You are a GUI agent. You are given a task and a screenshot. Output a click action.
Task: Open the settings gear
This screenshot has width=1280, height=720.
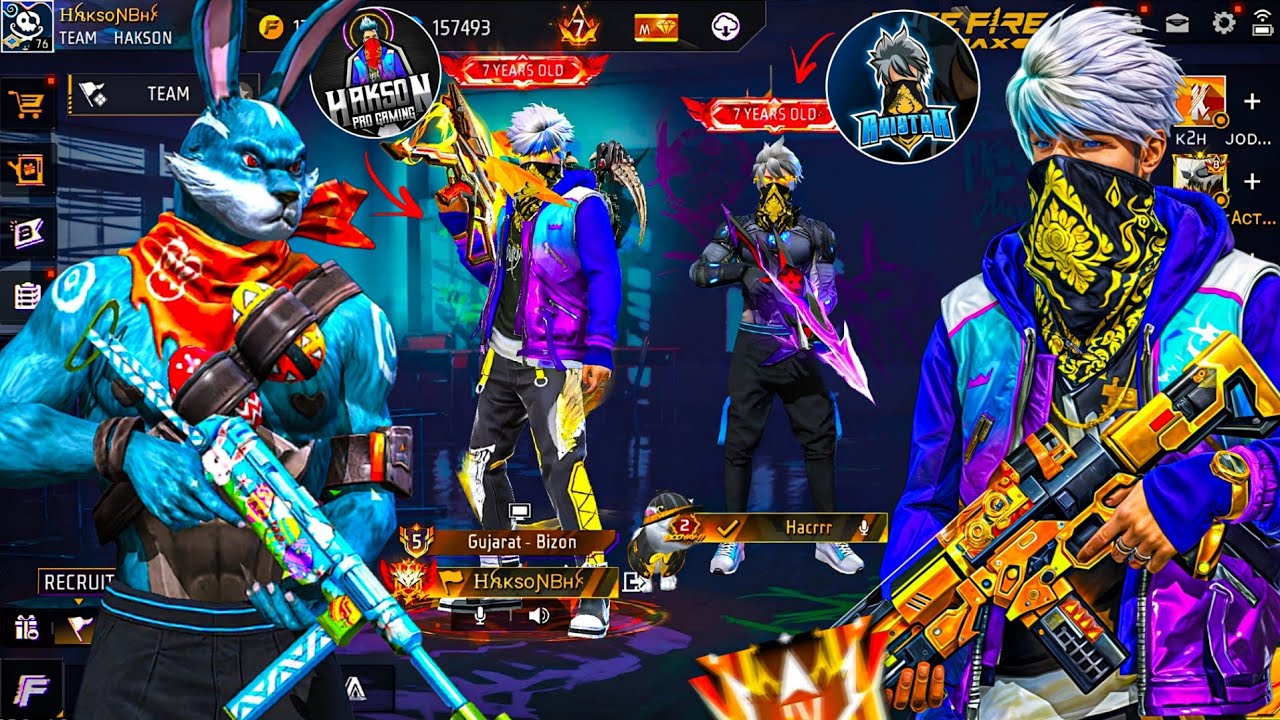point(1223,23)
